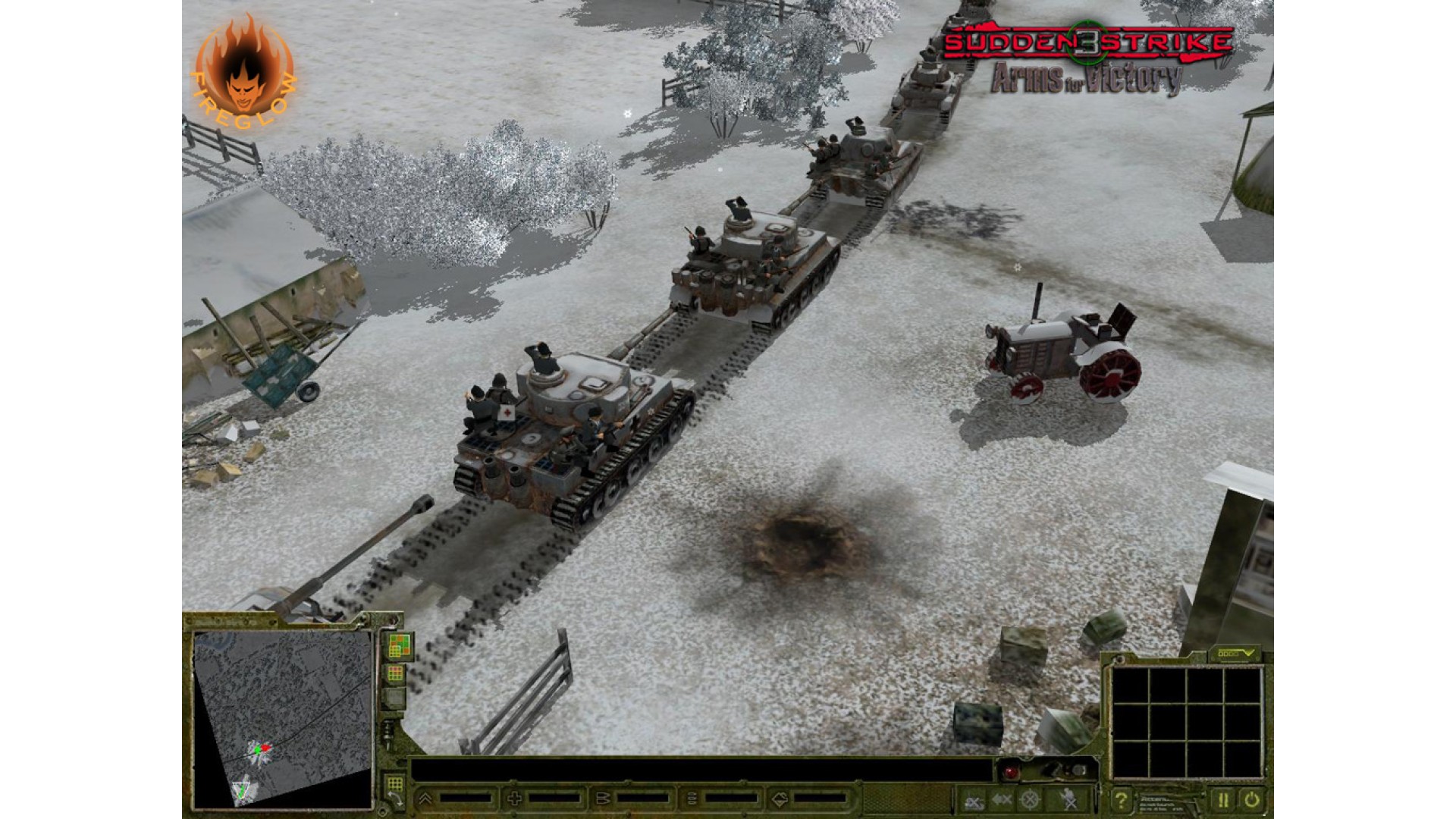Open the question mark help button
Screen dimensions: 1456x819
click(1120, 799)
